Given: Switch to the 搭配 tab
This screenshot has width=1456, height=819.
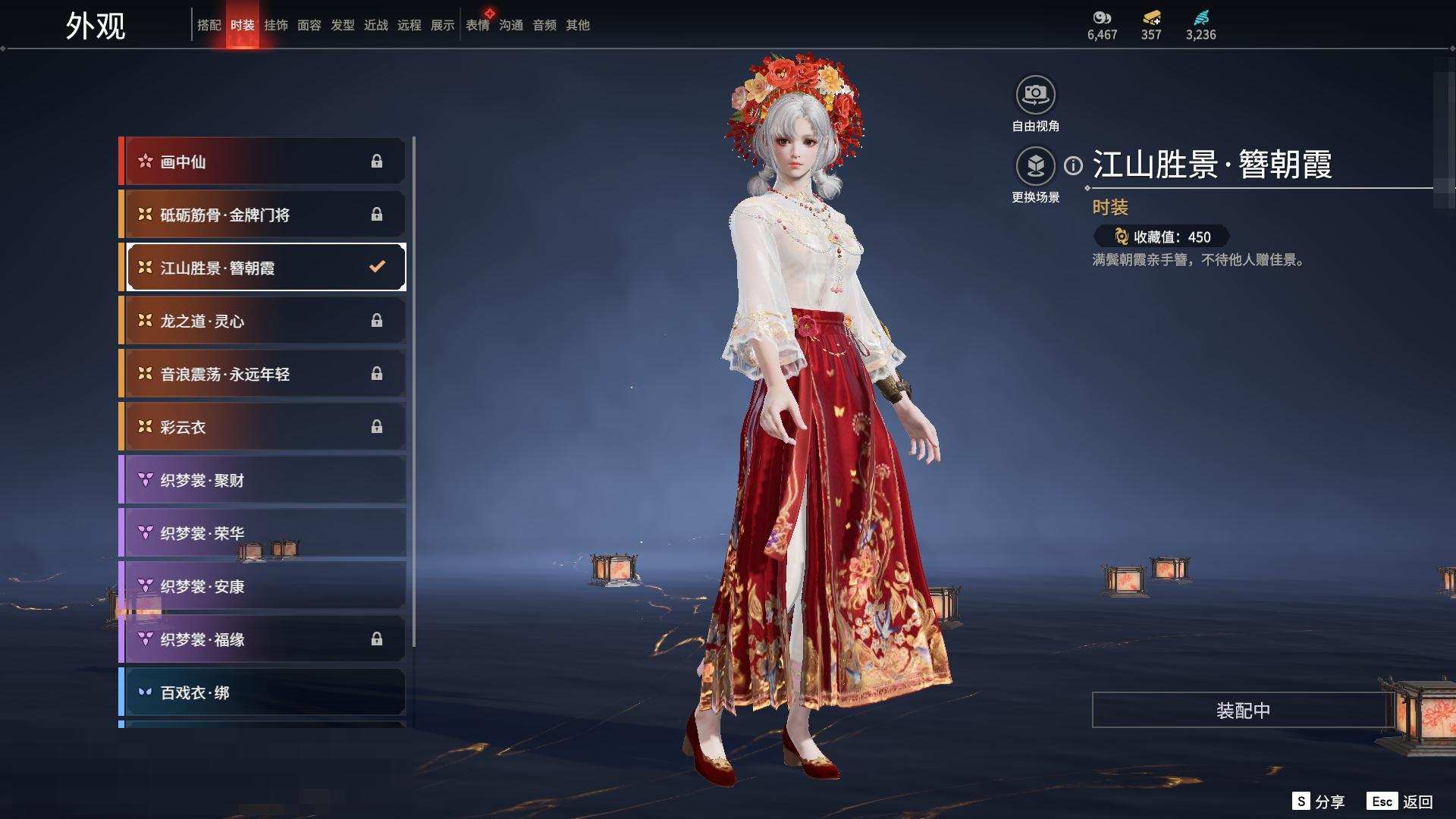Looking at the screenshot, I should (x=209, y=25).
